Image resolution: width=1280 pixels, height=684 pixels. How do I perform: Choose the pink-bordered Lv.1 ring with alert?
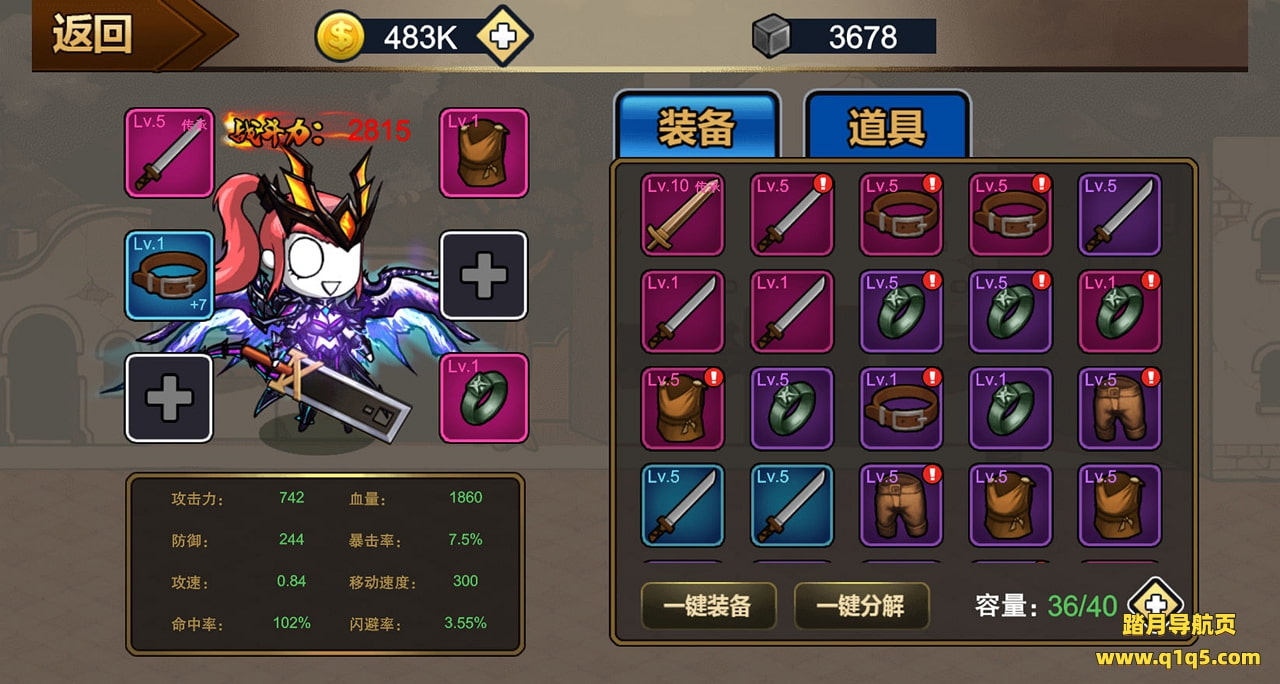[1120, 311]
